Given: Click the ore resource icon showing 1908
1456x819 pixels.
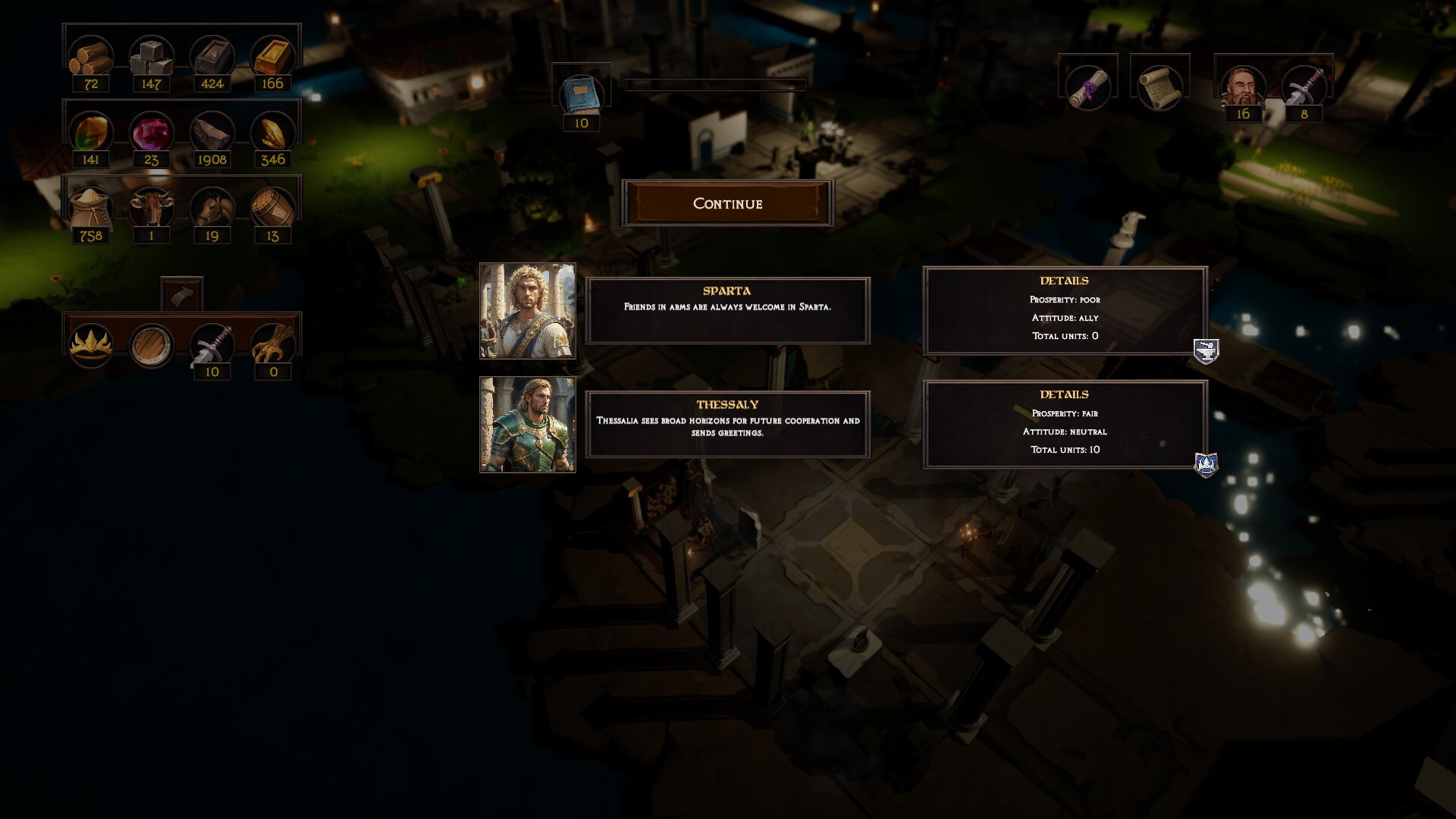Looking at the screenshot, I should click(212, 134).
